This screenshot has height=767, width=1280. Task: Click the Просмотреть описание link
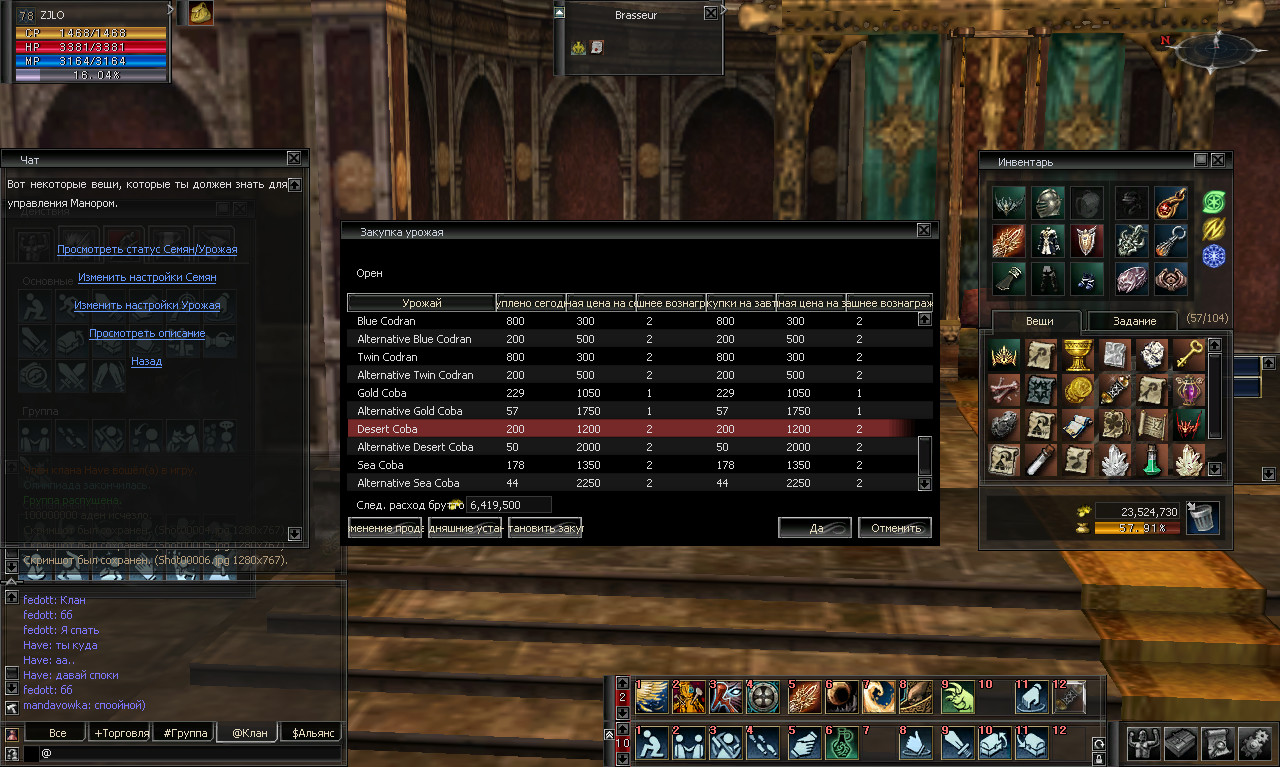147,333
